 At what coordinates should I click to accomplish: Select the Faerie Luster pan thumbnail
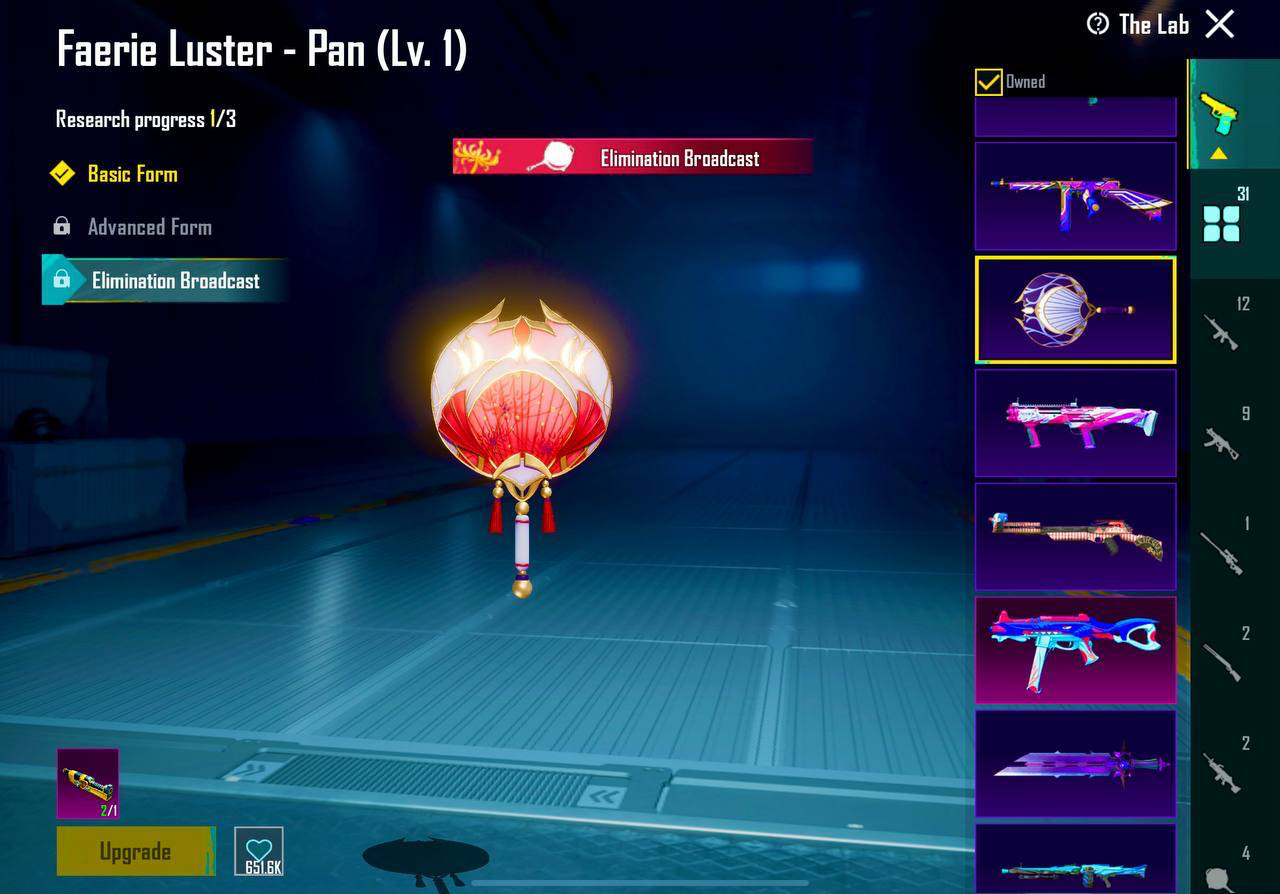click(1075, 309)
